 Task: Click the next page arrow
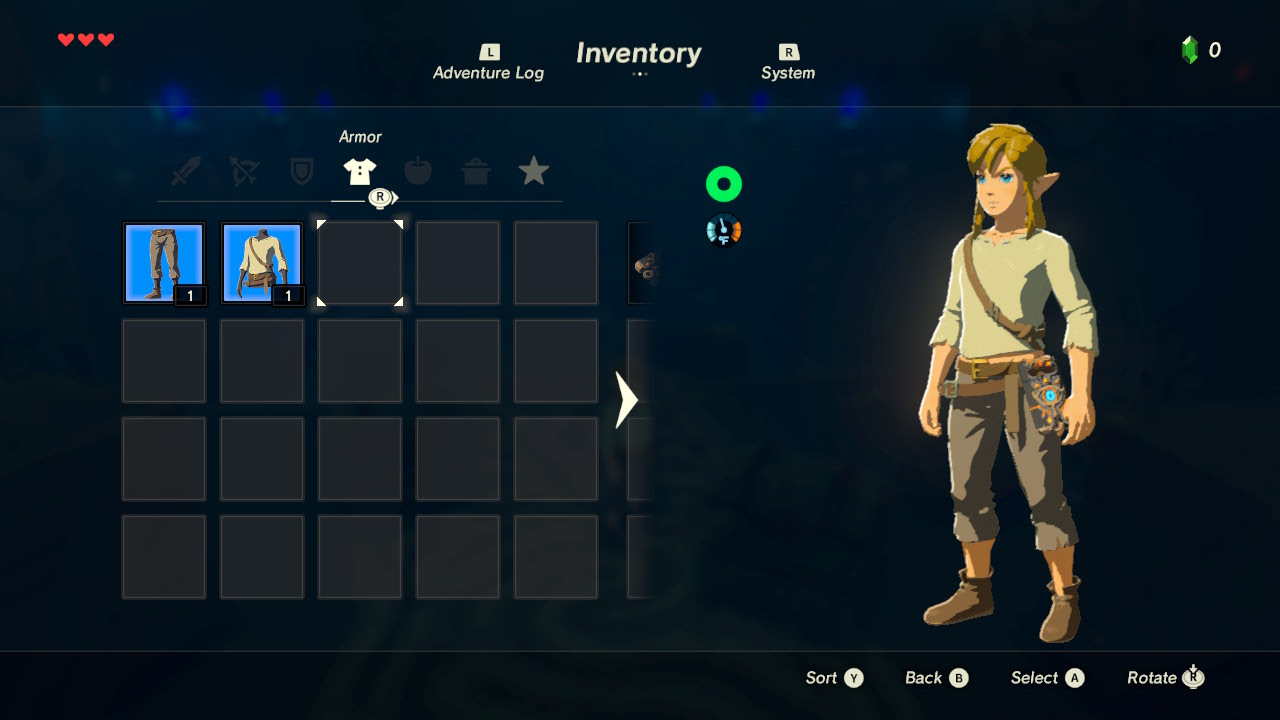[x=626, y=400]
